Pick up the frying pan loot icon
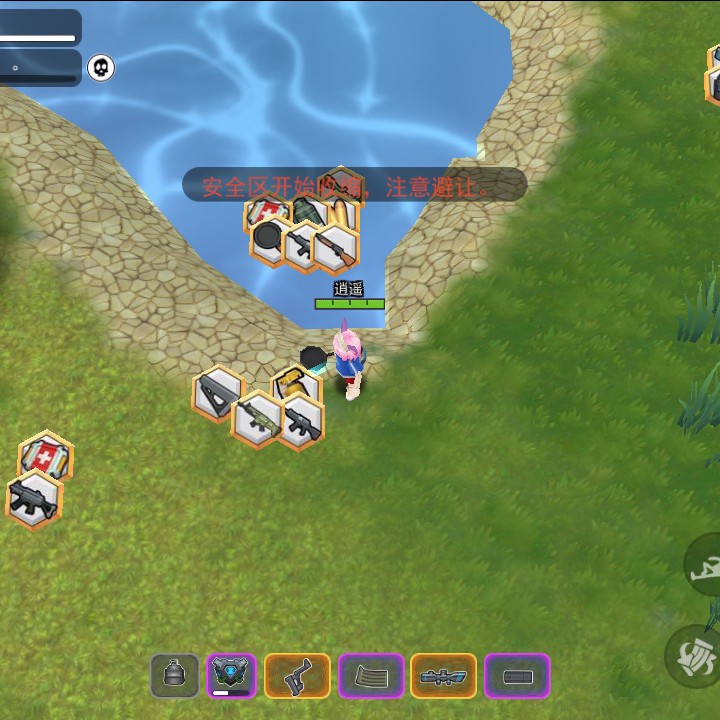The image size is (720, 720). [268, 241]
